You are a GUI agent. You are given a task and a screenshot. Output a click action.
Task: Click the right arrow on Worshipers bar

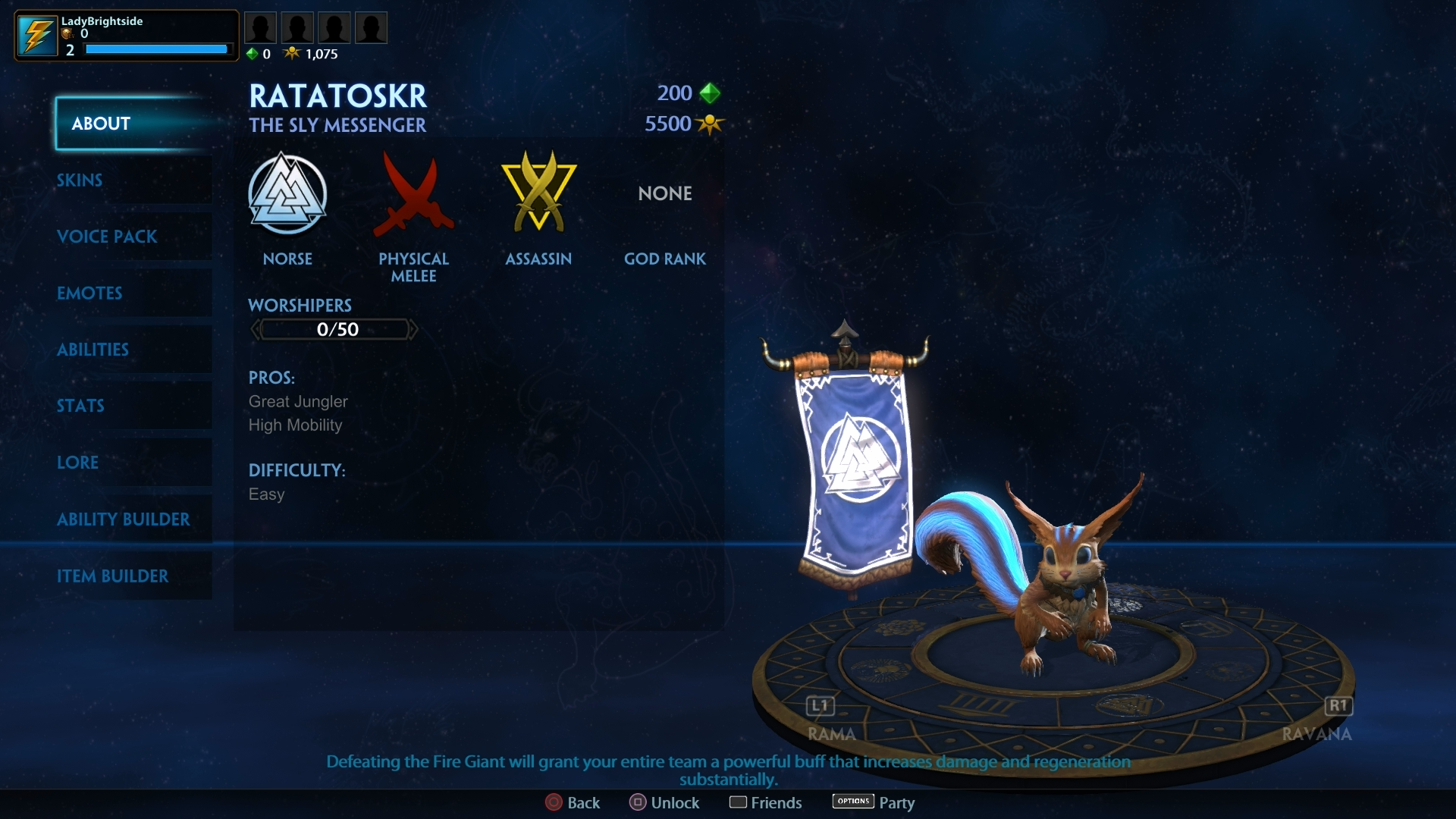click(413, 328)
